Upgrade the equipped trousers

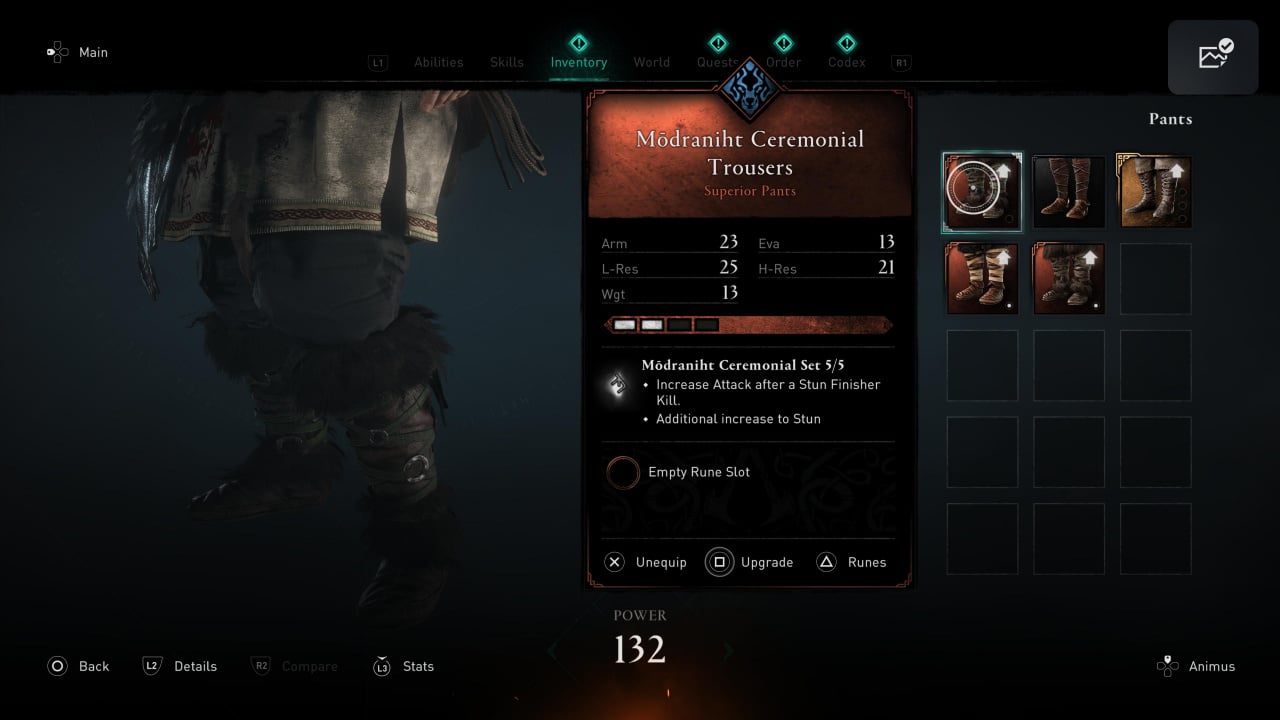(750, 562)
